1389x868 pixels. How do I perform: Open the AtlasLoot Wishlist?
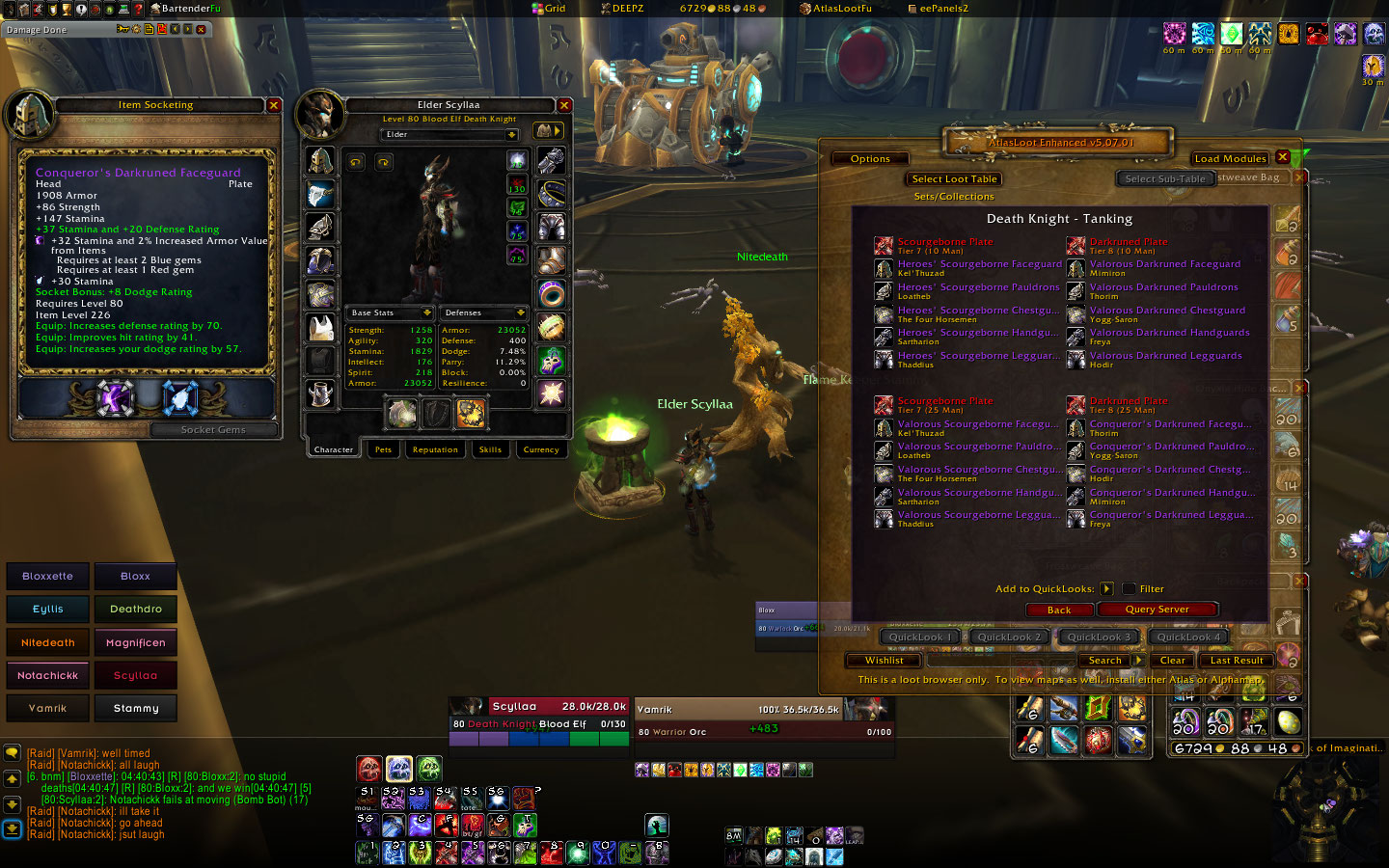(x=884, y=661)
